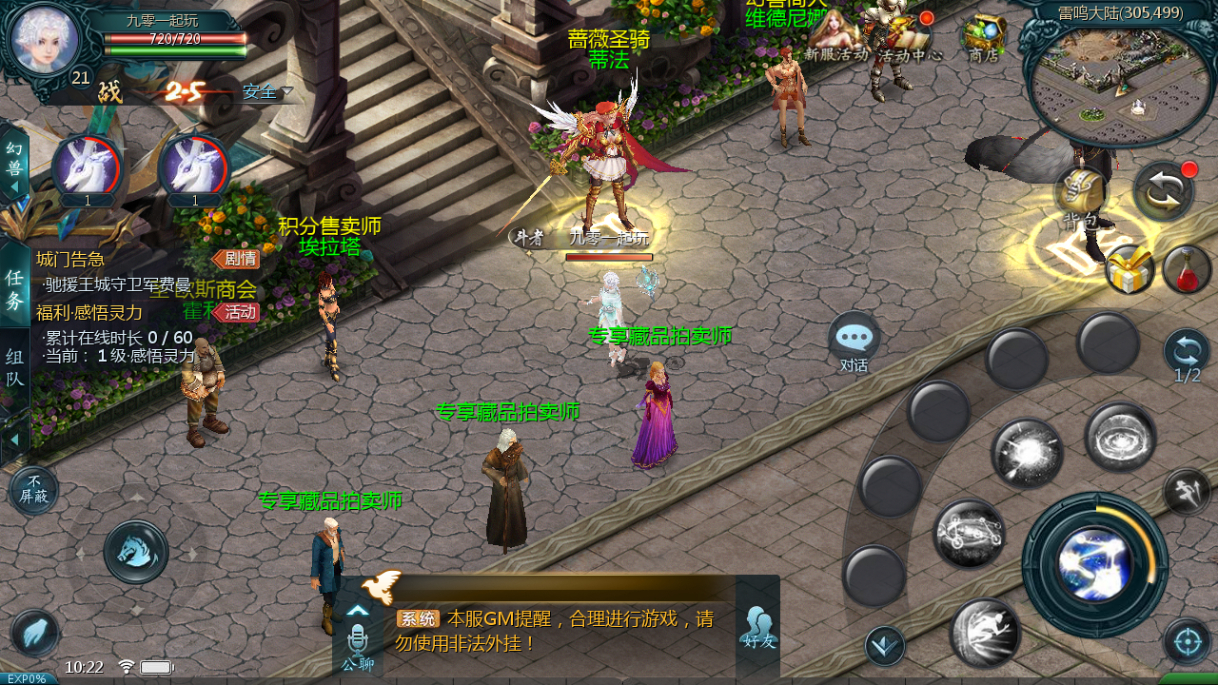Viewport: 1218px width, 685px height.
Task: Open the golden gift box icon
Action: [x=1130, y=270]
